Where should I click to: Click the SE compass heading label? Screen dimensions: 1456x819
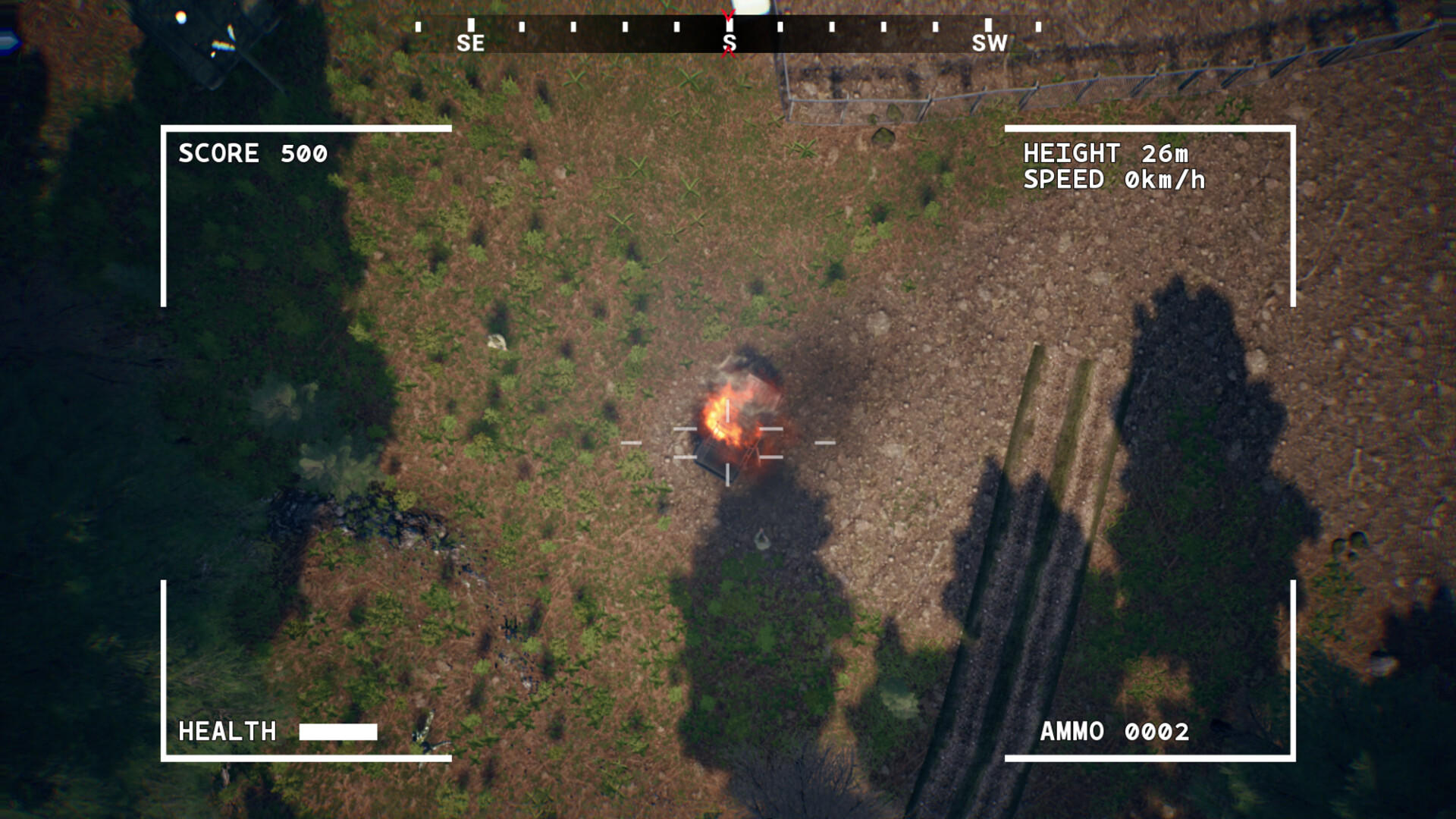470,43
